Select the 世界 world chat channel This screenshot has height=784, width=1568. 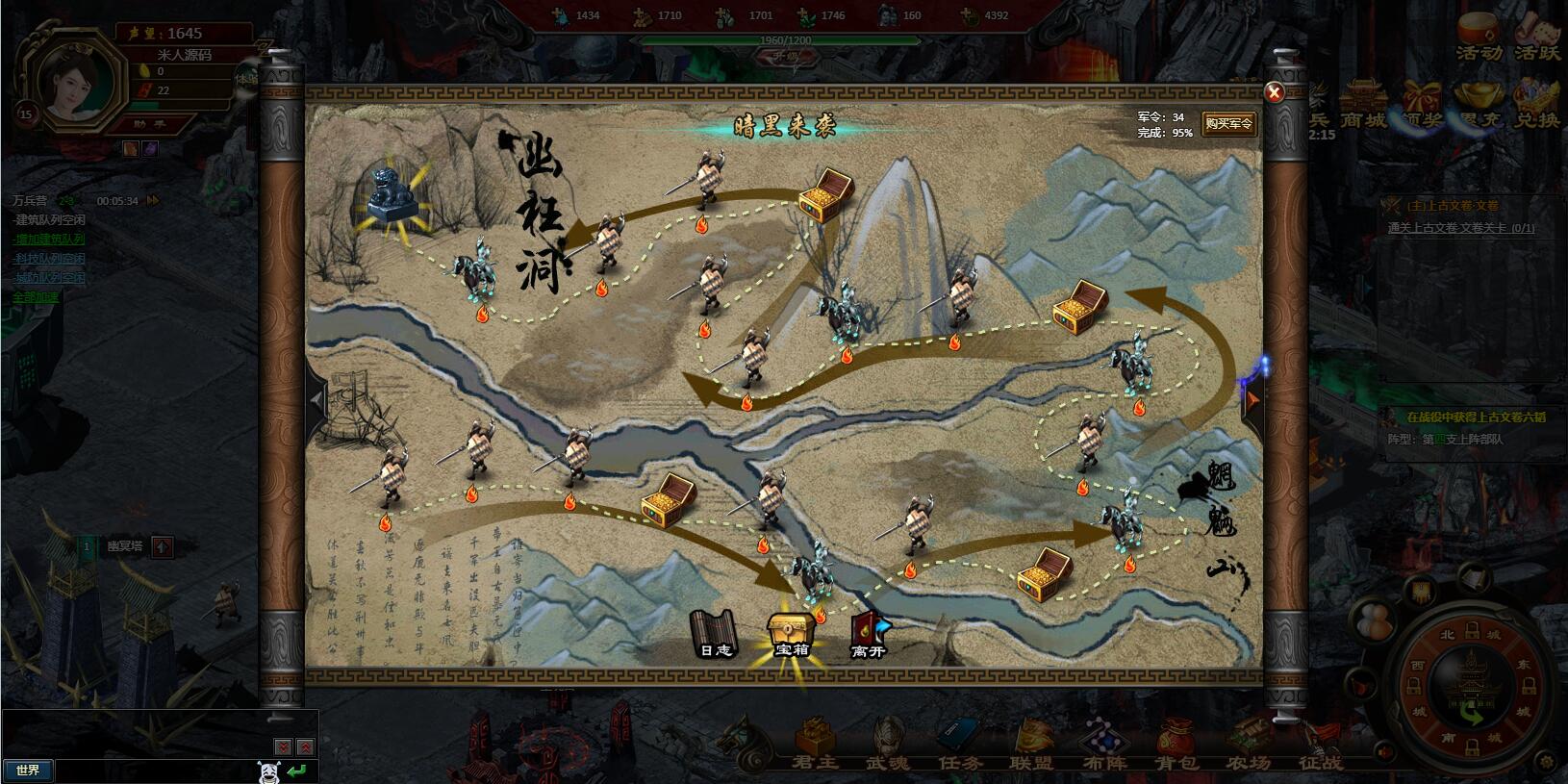28,771
